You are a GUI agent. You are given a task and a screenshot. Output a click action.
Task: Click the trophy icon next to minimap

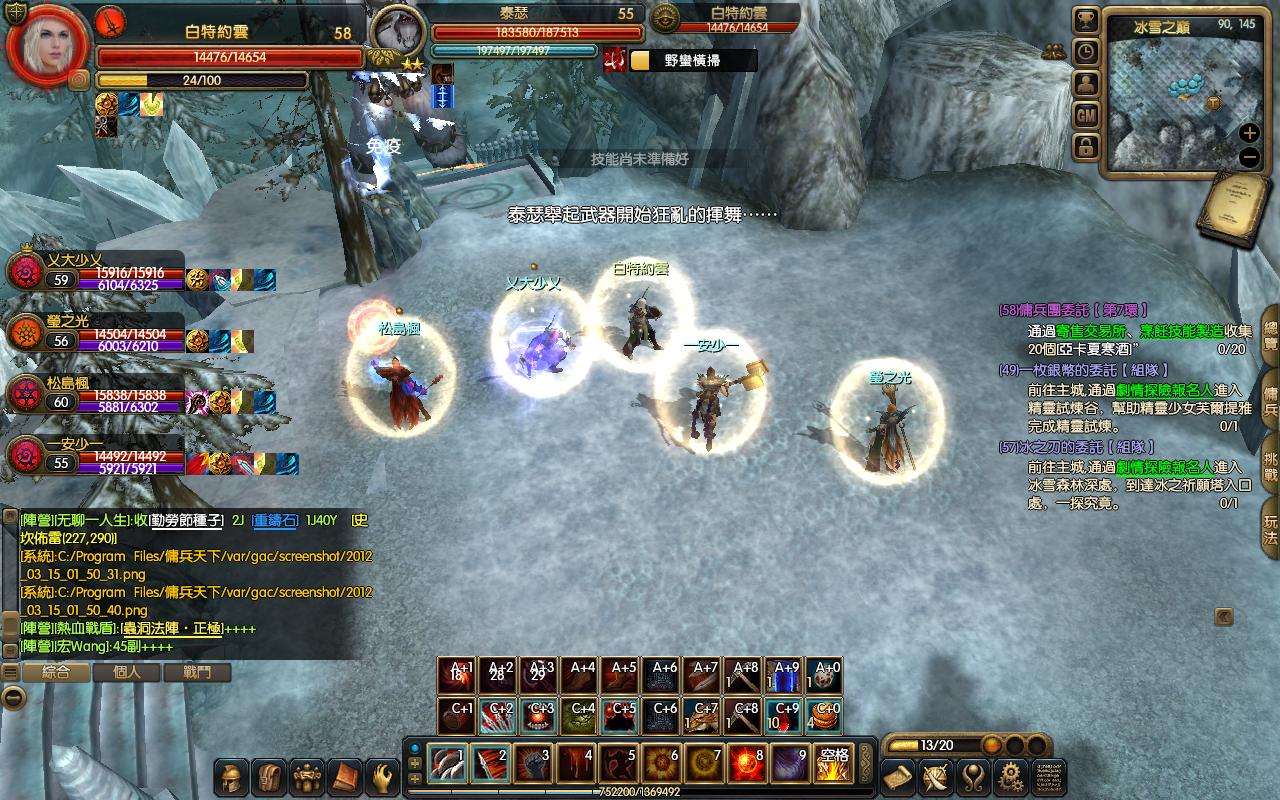(x=1086, y=21)
